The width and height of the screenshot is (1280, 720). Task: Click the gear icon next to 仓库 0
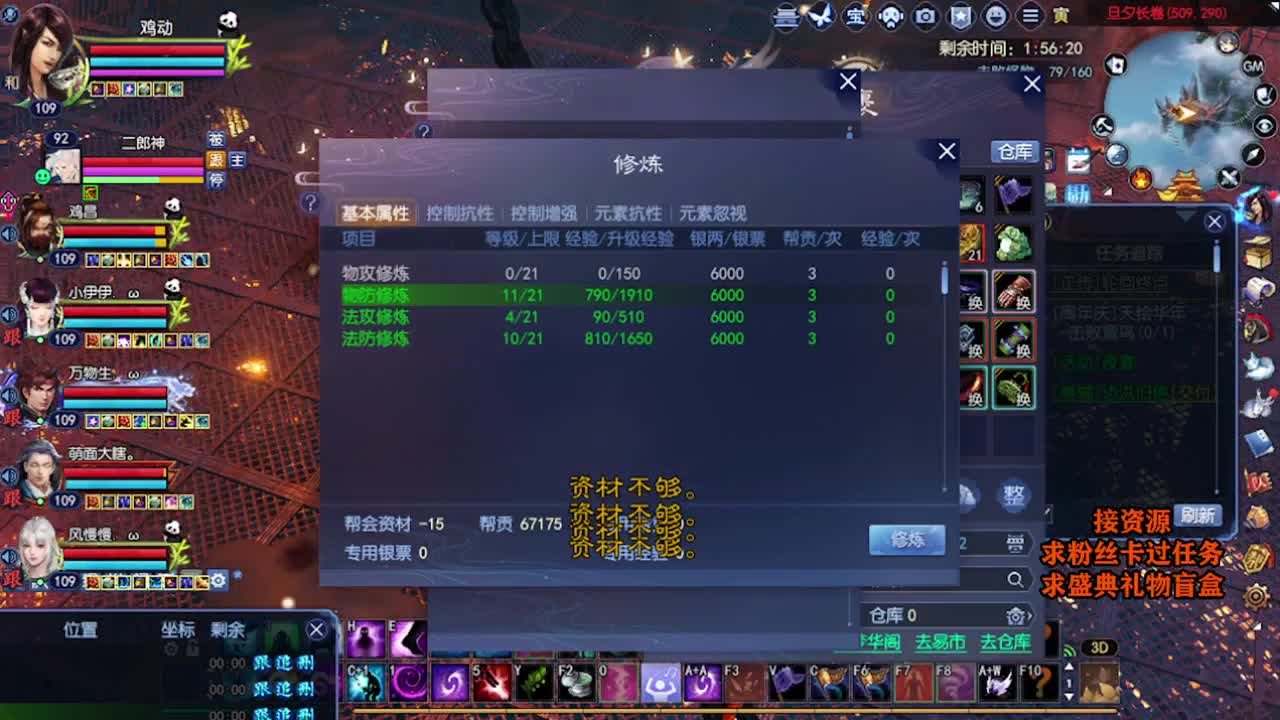pos(1016,616)
